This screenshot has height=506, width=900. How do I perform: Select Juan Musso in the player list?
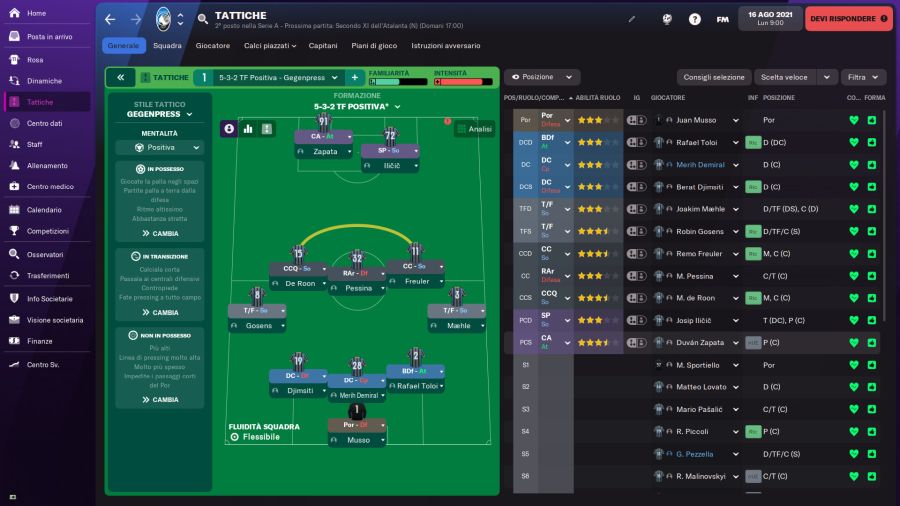[x=697, y=120]
